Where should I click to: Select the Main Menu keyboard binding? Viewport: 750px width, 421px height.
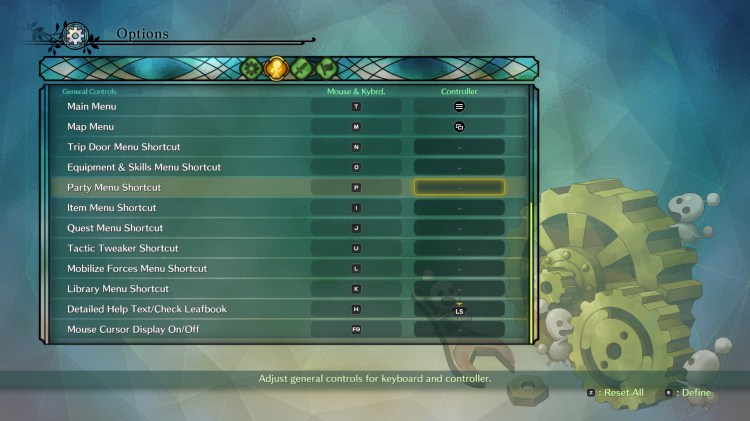click(356, 106)
